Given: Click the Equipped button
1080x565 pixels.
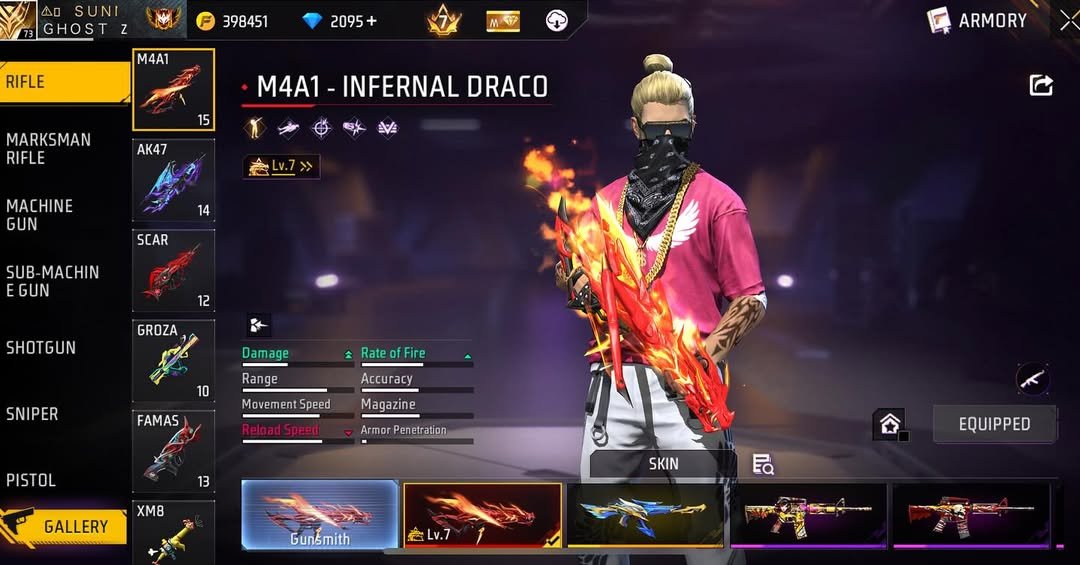Looking at the screenshot, I should coord(994,424).
